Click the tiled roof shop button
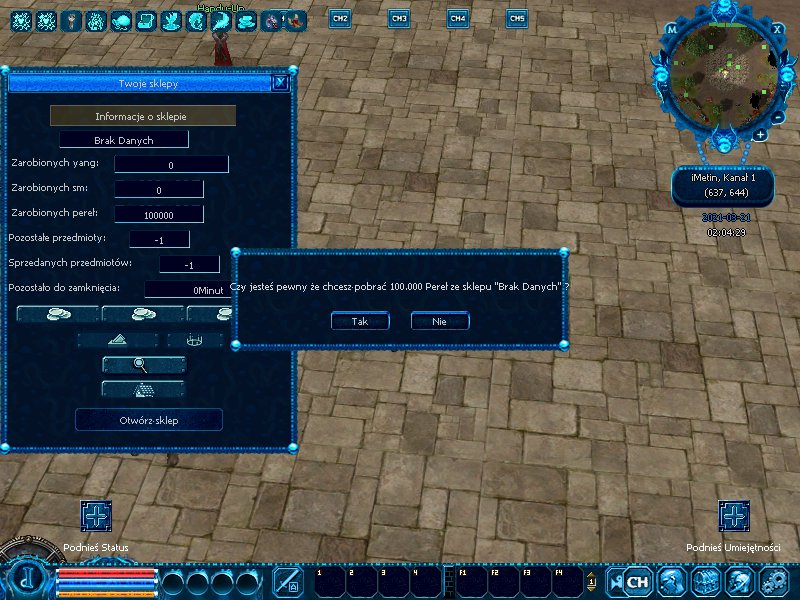The image size is (800, 600). point(143,388)
